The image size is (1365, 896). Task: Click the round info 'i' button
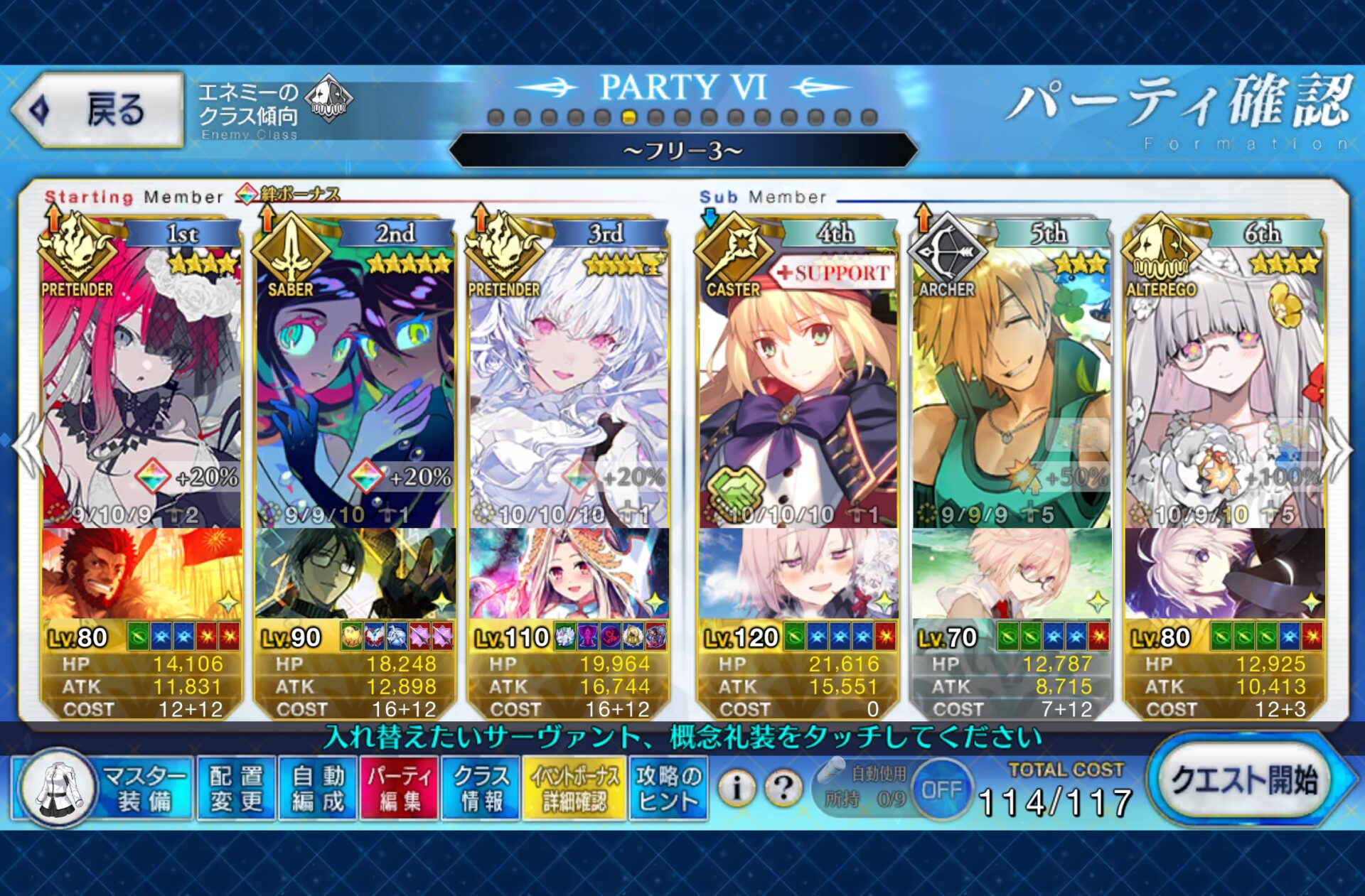pos(737,787)
